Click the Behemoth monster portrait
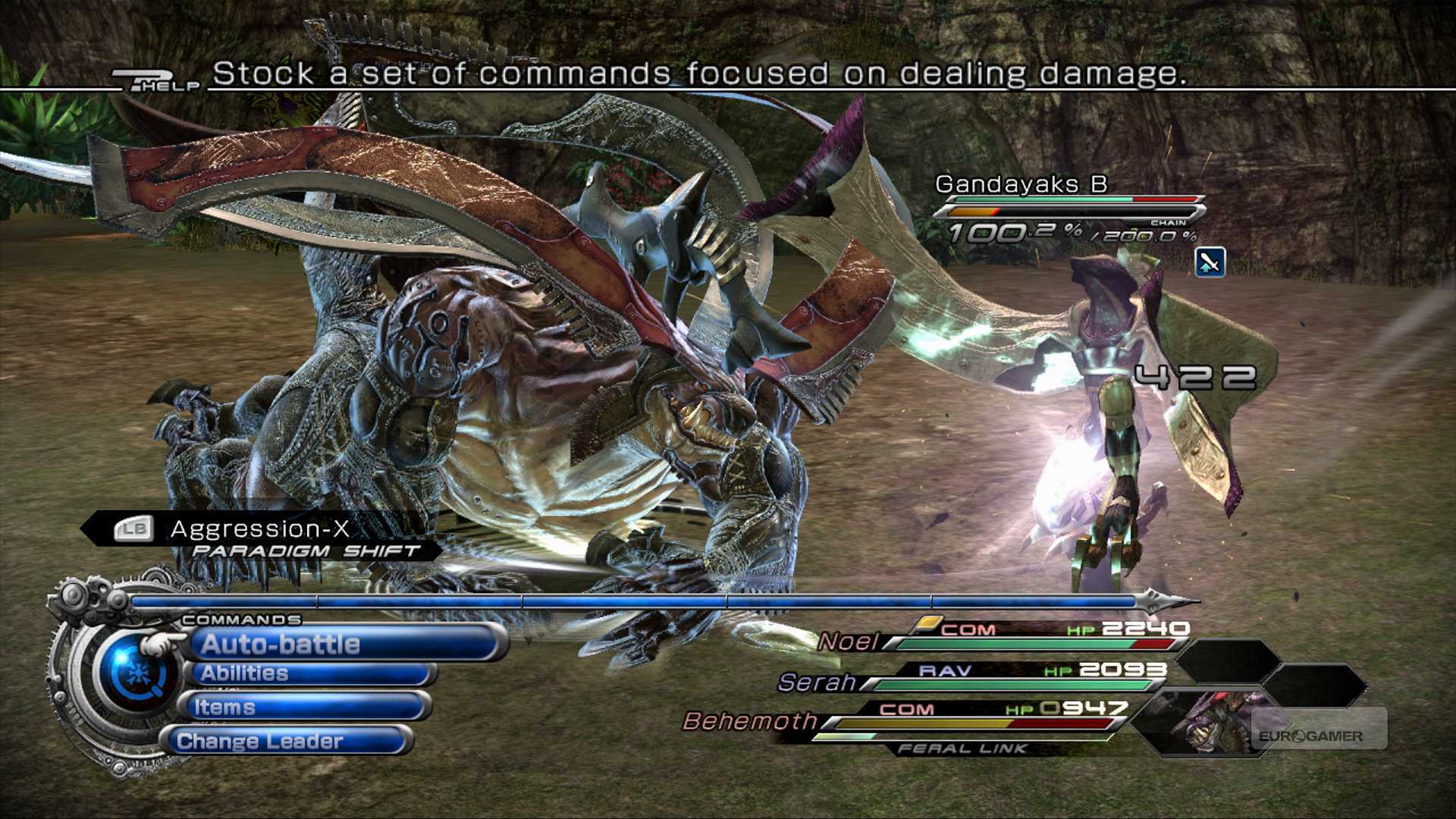Screen dimensions: 1456x819 pos(1210,720)
